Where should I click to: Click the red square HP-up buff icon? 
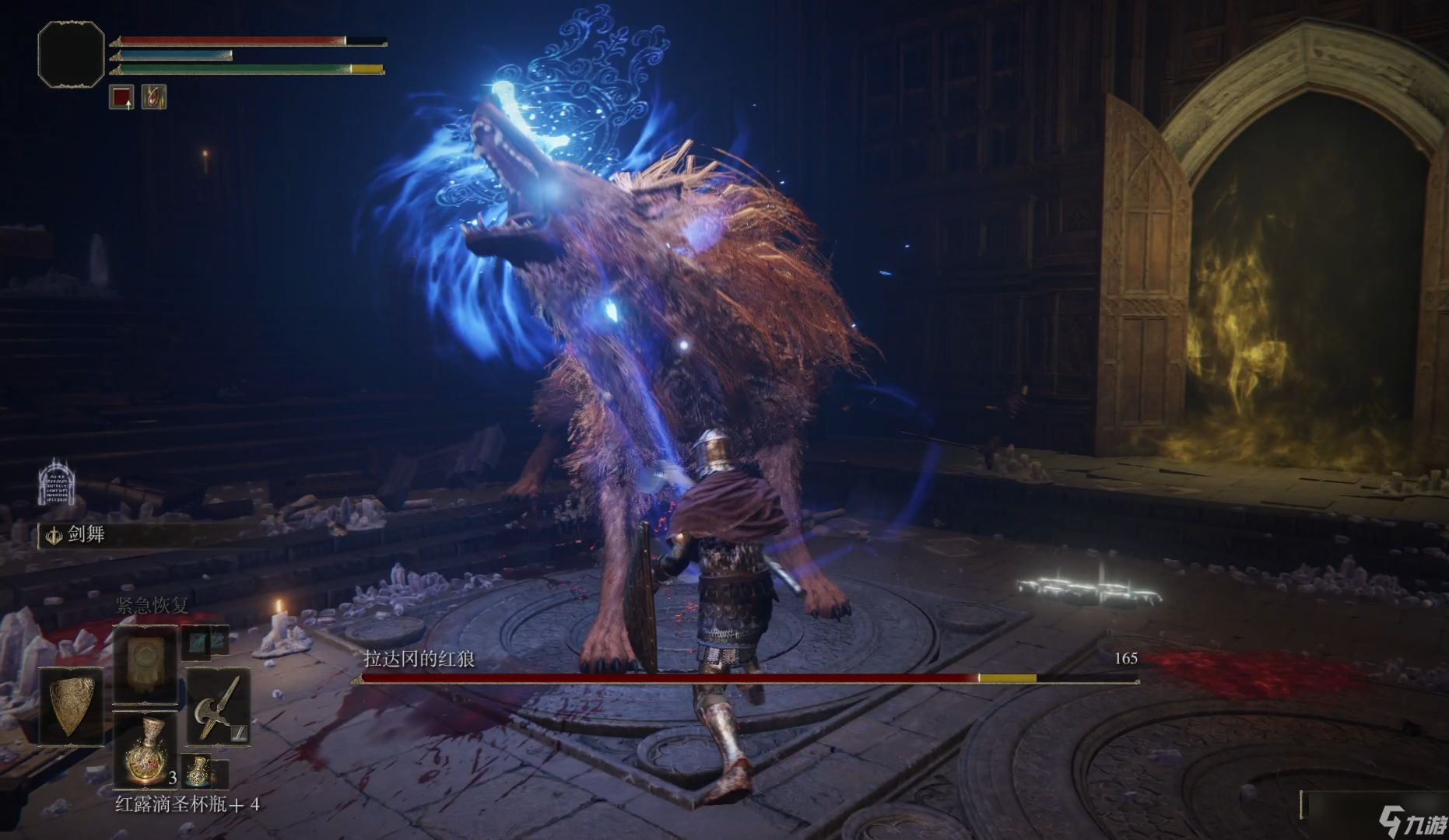coord(121,97)
